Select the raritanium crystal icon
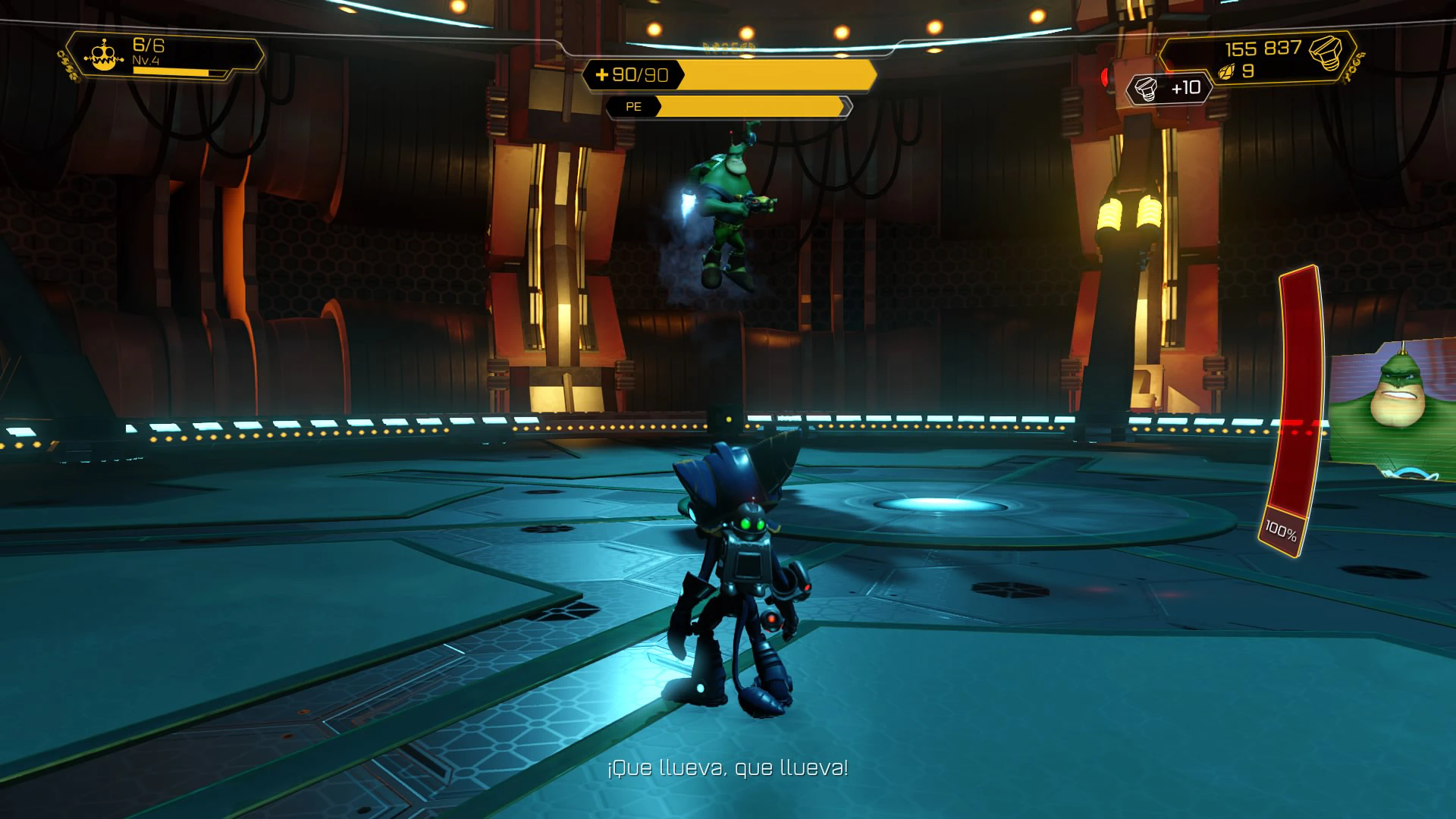Viewport: 1456px width, 819px height. [x=1227, y=72]
